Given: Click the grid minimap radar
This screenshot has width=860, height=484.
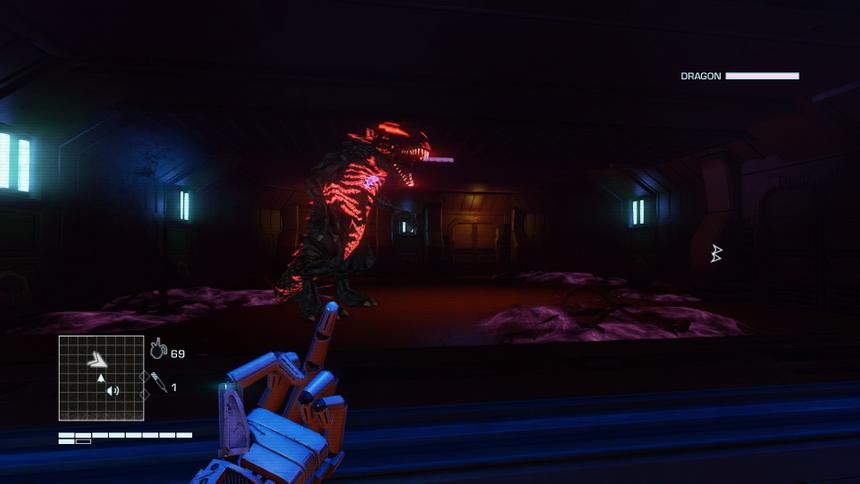Looking at the screenshot, I should tap(101, 378).
